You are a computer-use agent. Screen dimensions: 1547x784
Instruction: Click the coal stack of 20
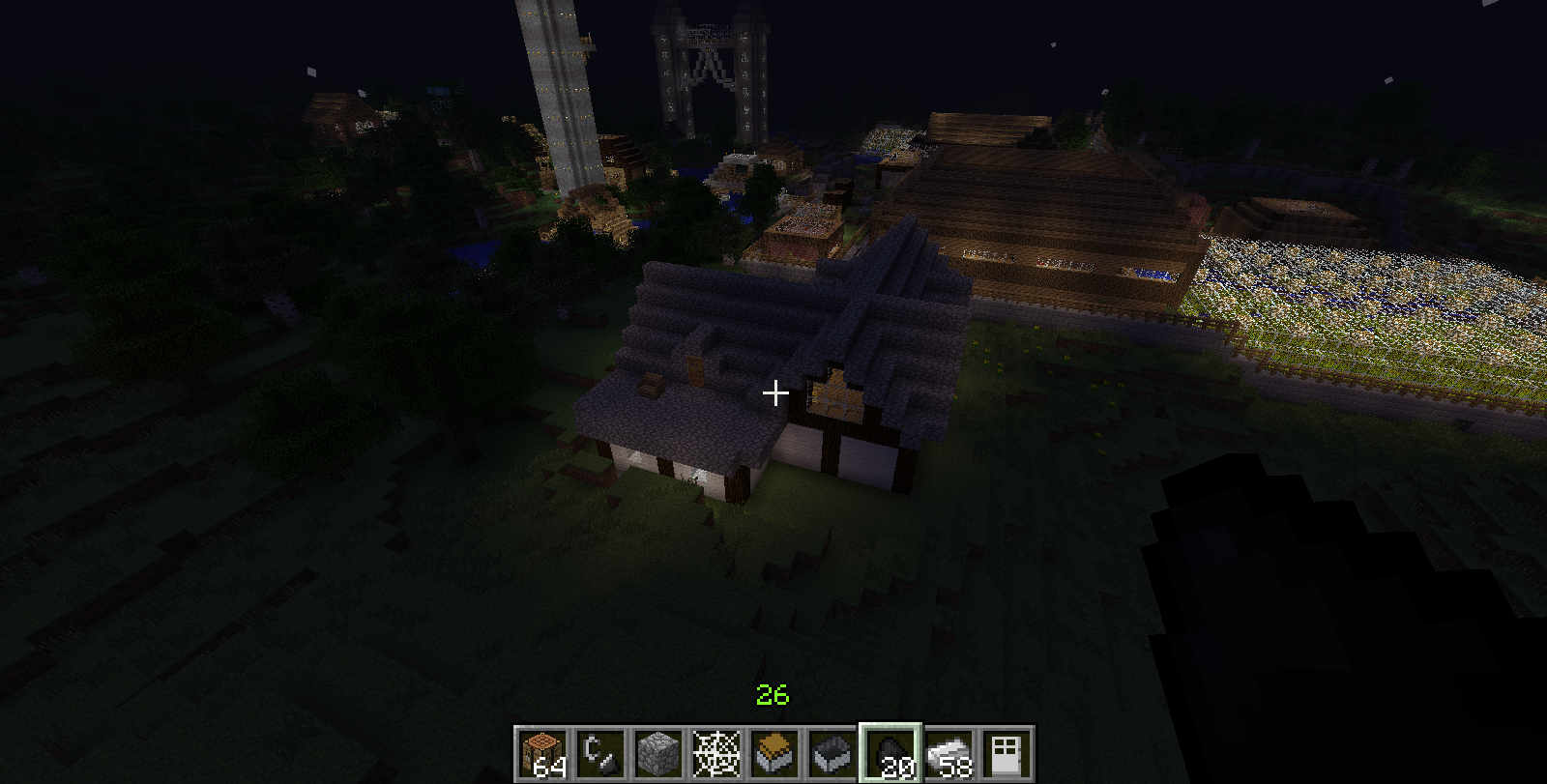[890, 753]
